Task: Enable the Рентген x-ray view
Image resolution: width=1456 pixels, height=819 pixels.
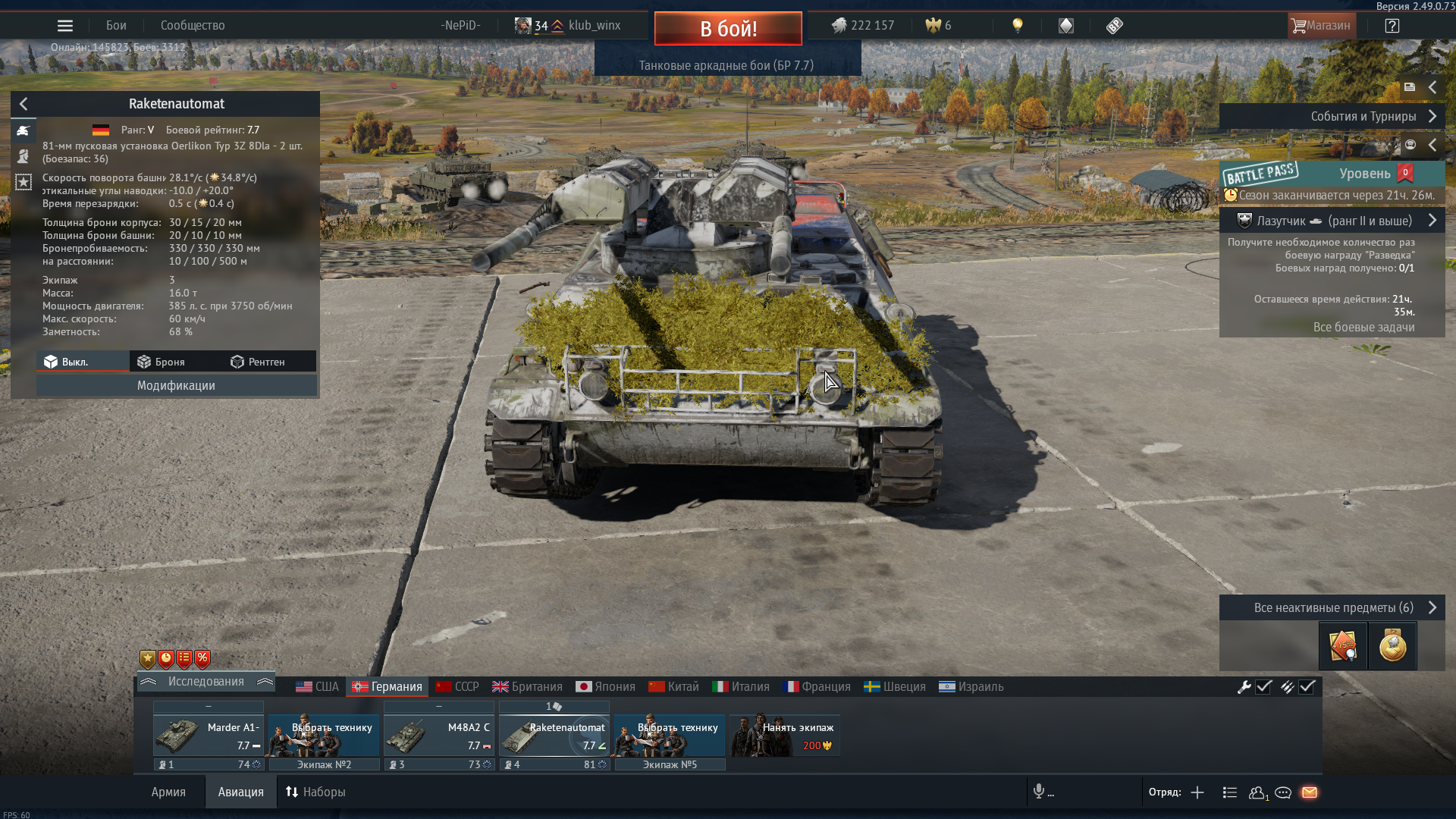Action: tap(258, 362)
